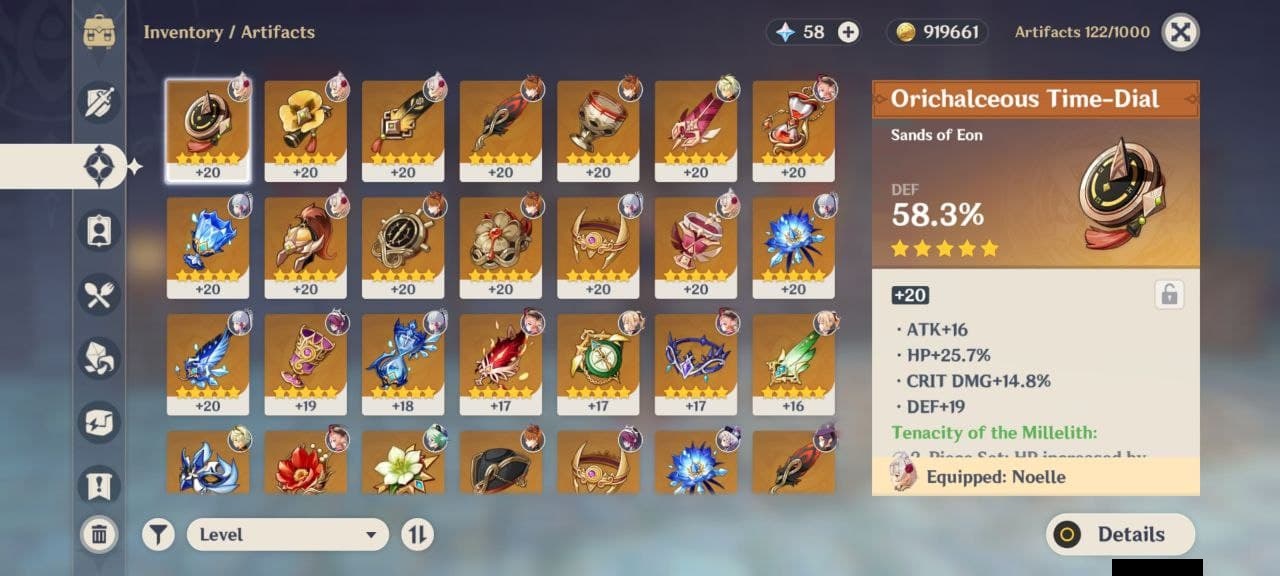Image resolution: width=1280 pixels, height=576 pixels.
Task: Switch to the Character Development Items tab
Action: click(x=100, y=231)
